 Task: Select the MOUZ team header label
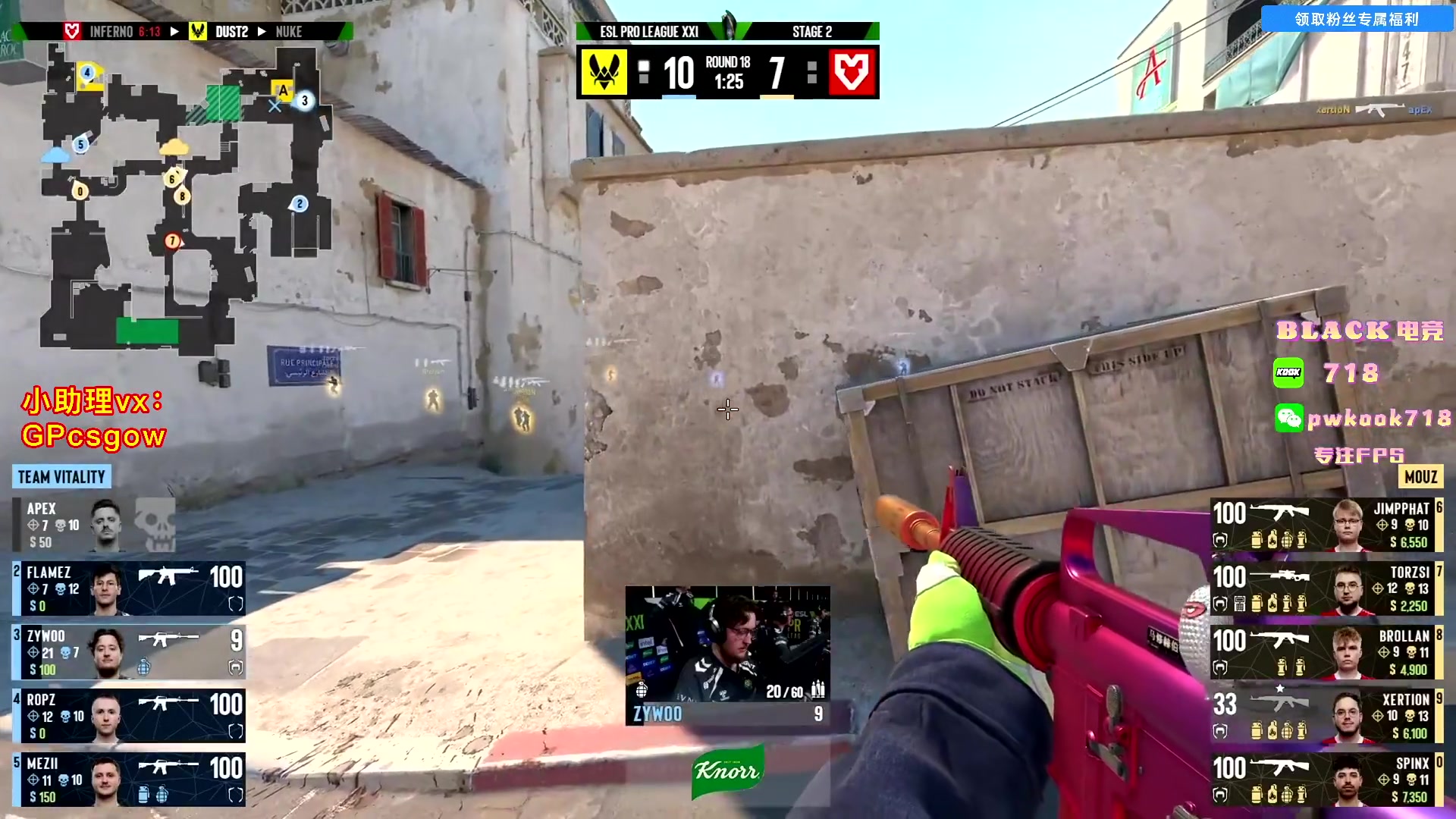pos(1420,477)
